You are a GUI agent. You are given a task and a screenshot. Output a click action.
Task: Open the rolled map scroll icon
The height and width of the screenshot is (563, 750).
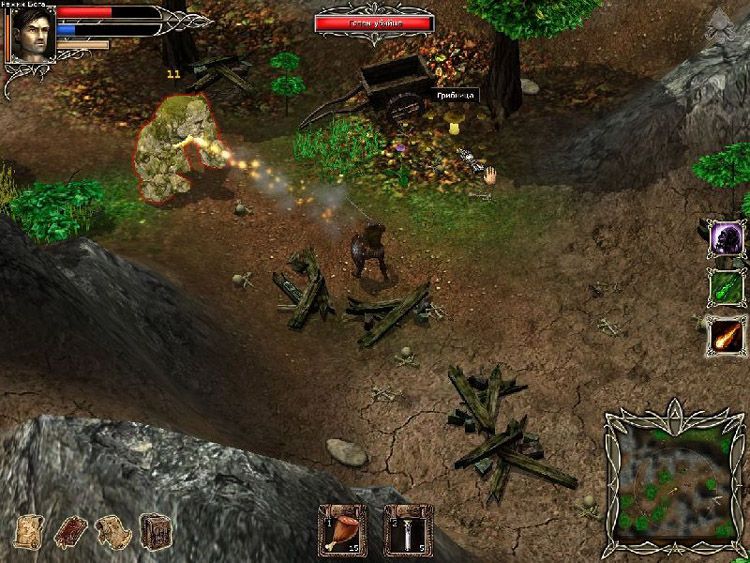pos(113,531)
